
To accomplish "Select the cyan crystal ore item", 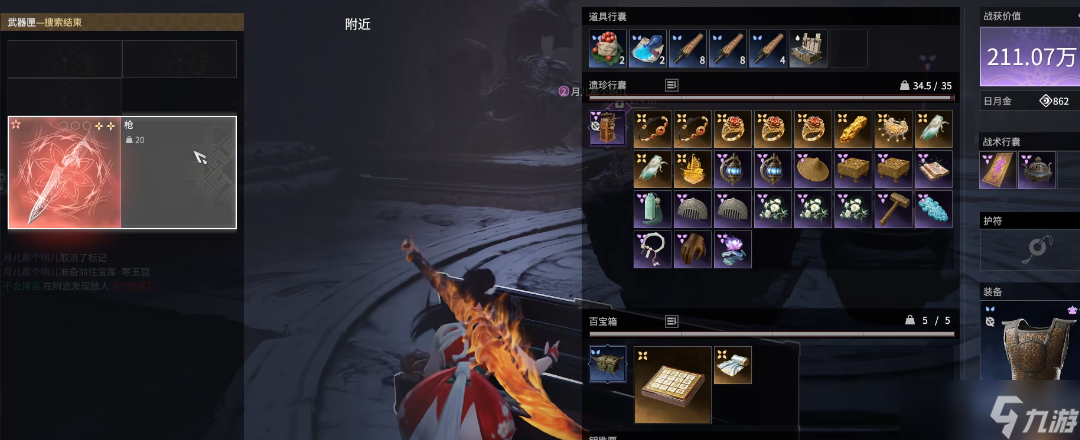I will point(932,209).
